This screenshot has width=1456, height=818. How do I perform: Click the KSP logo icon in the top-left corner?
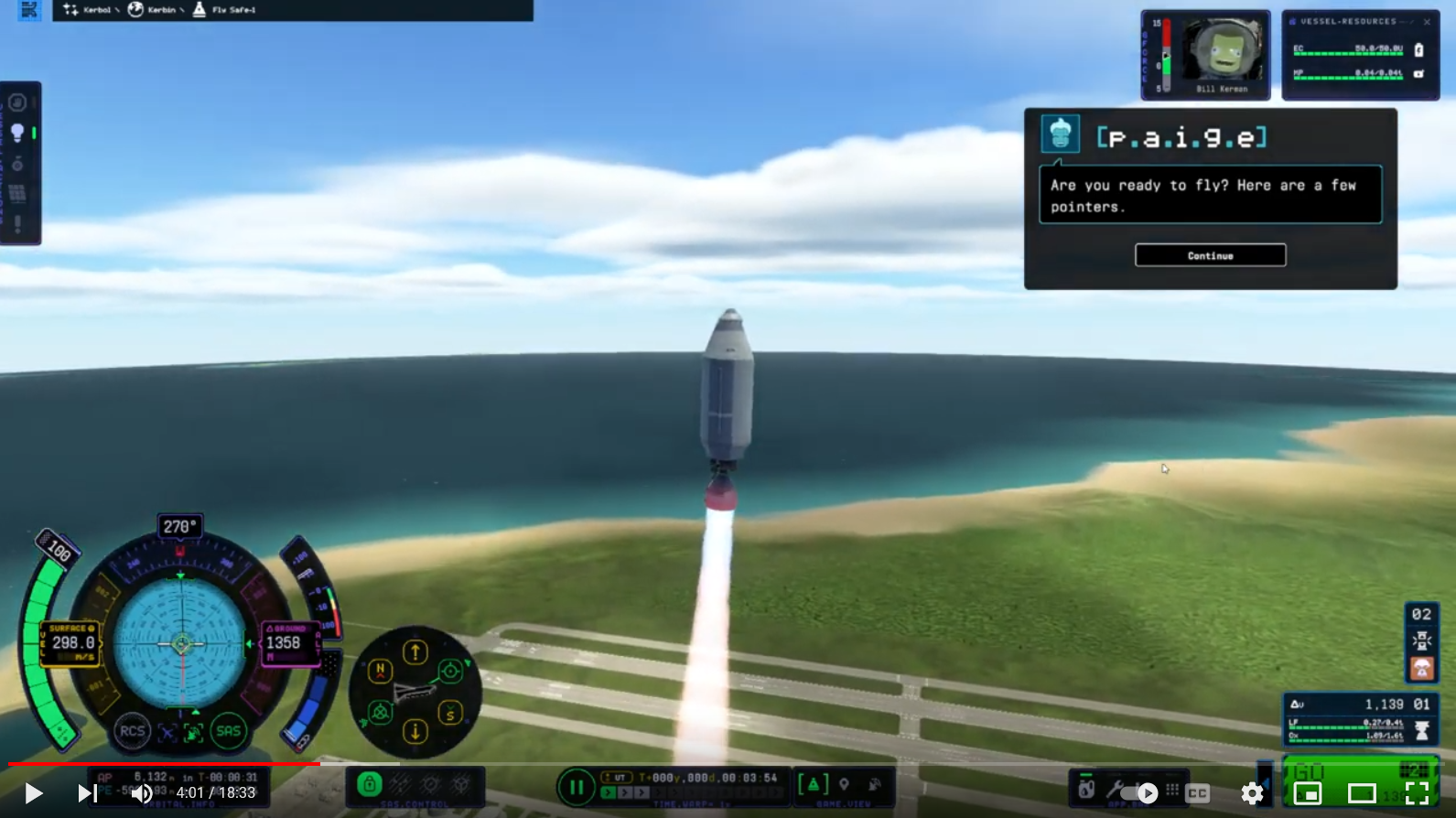[30, 10]
